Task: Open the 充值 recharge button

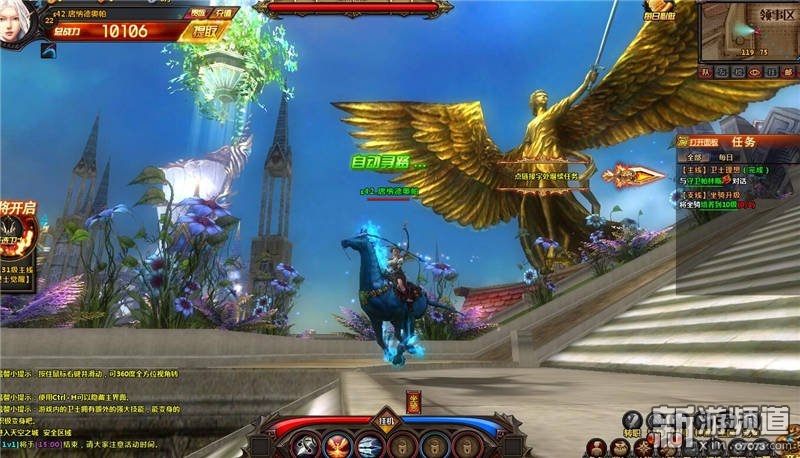Action: 222,13
